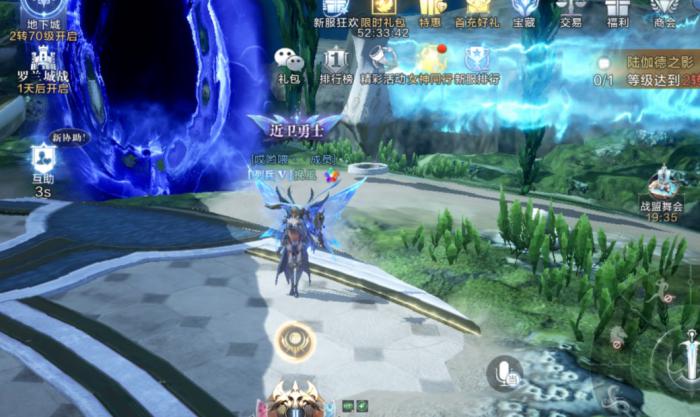Open the 女神同行 goddess event icon

[x=432, y=62]
